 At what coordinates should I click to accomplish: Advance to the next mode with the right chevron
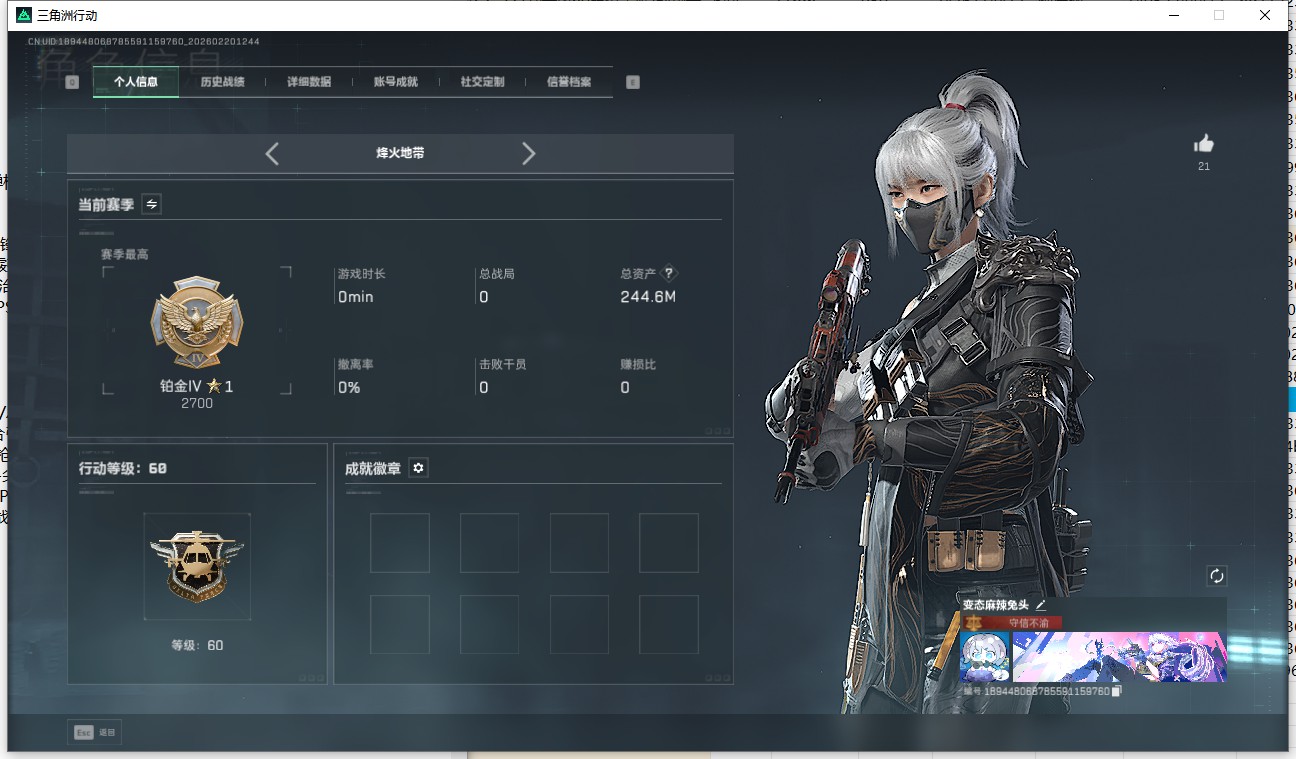[x=528, y=154]
